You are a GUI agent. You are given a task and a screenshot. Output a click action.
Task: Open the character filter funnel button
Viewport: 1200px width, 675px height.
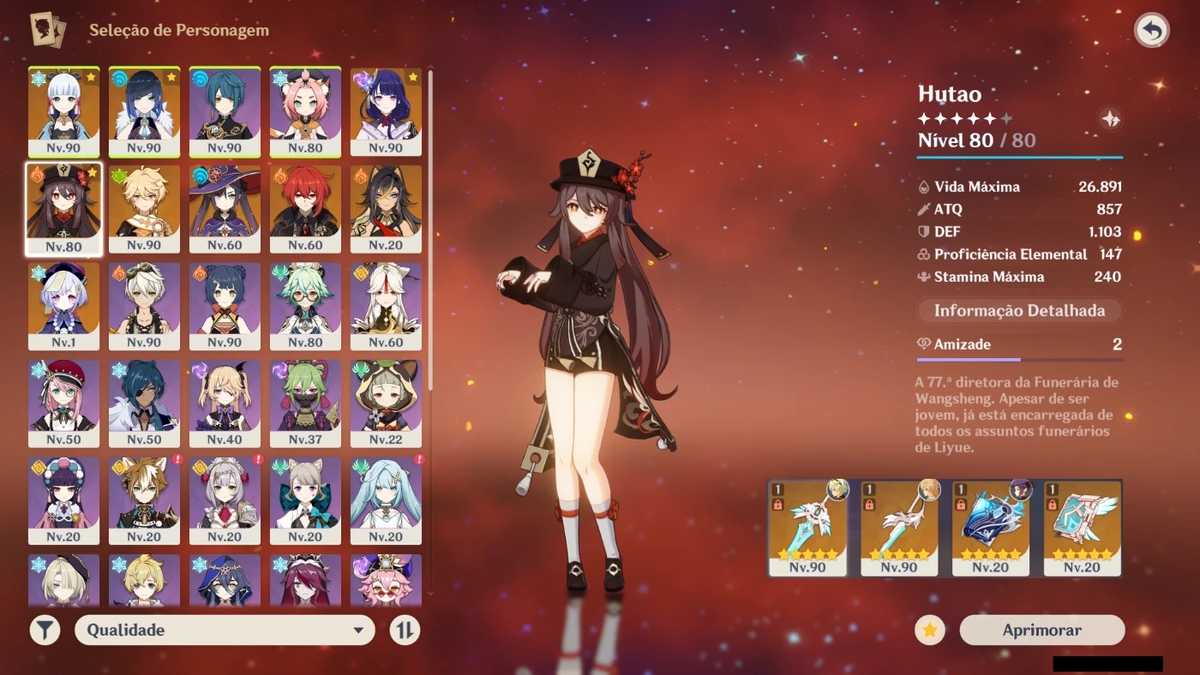tap(45, 630)
